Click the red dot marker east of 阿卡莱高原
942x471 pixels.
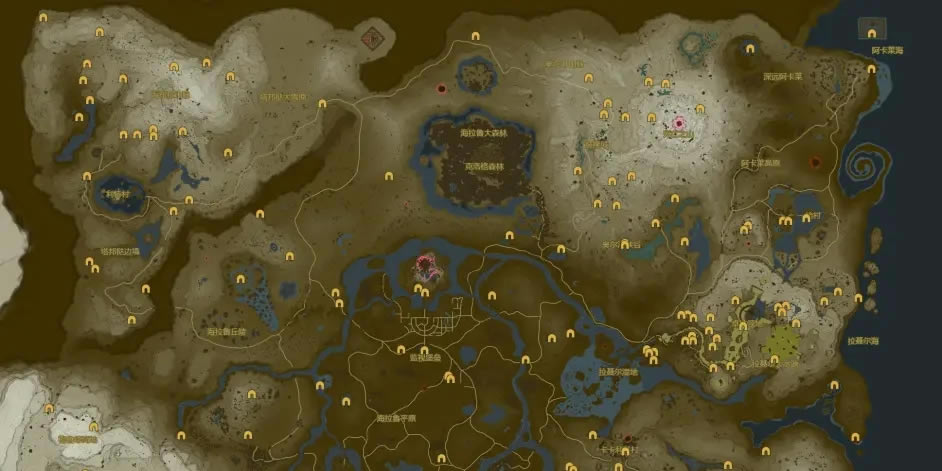click(815, 162)
